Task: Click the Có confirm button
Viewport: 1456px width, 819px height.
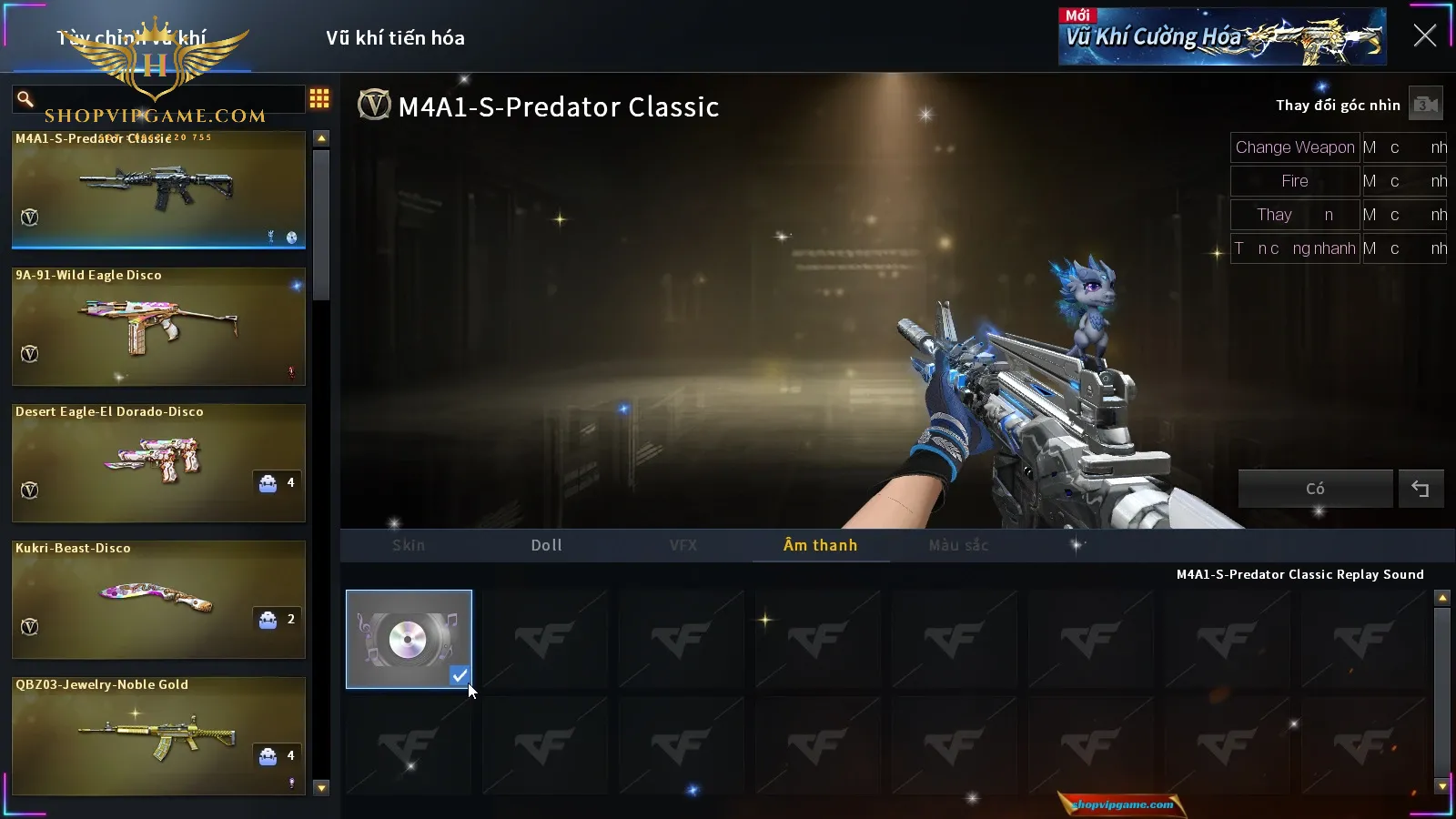Action: (1315, 489)
